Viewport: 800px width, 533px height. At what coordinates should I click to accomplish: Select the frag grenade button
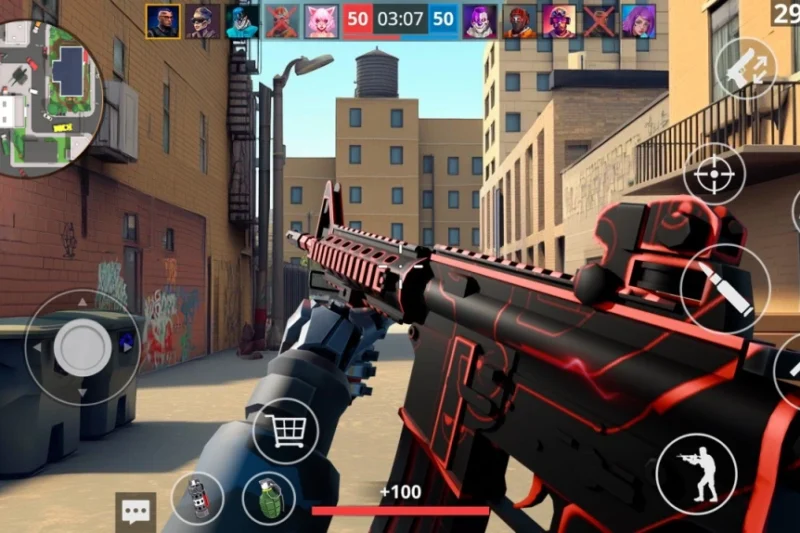tap(268, 498)
